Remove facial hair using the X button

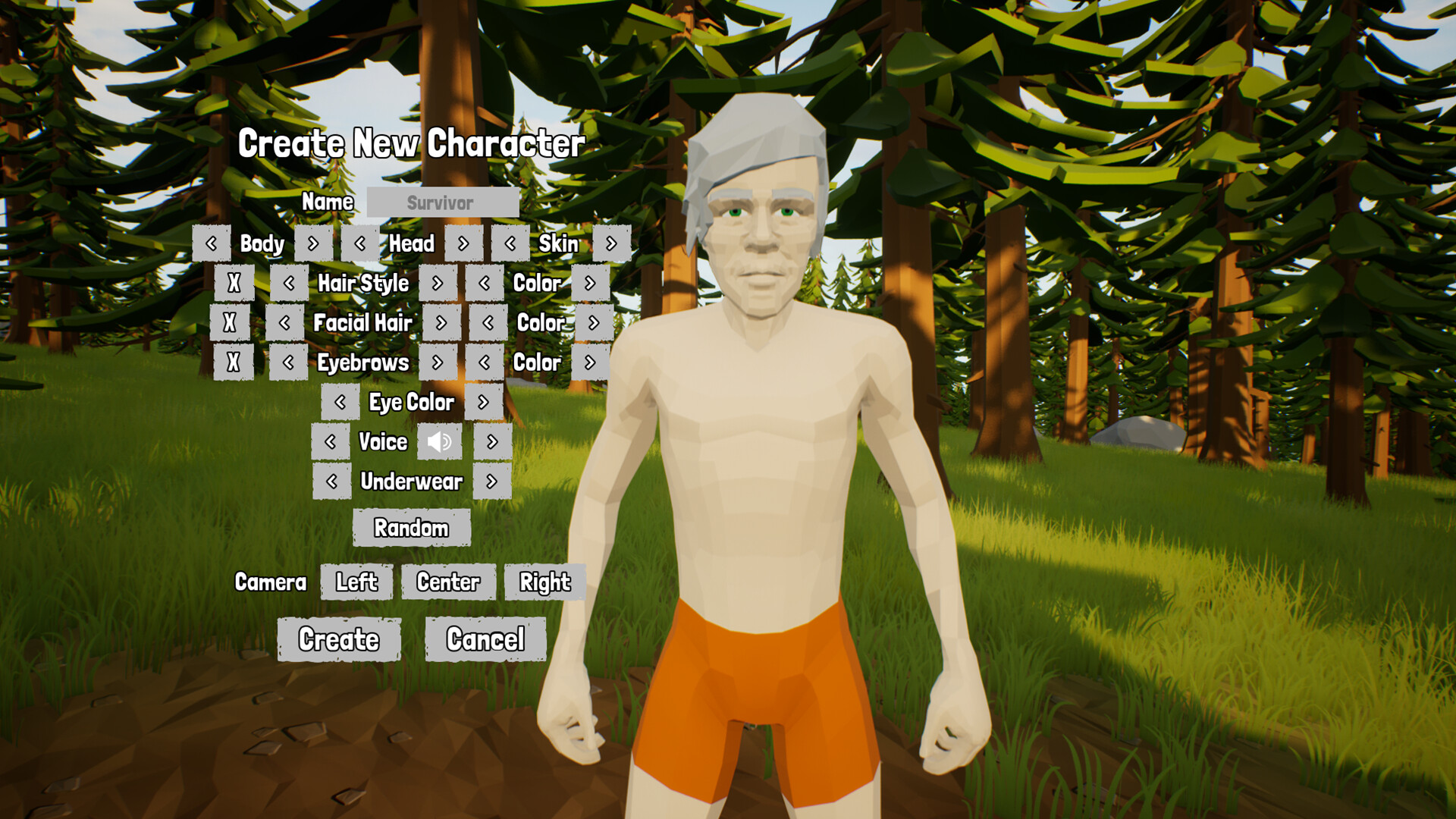point(234,323)
